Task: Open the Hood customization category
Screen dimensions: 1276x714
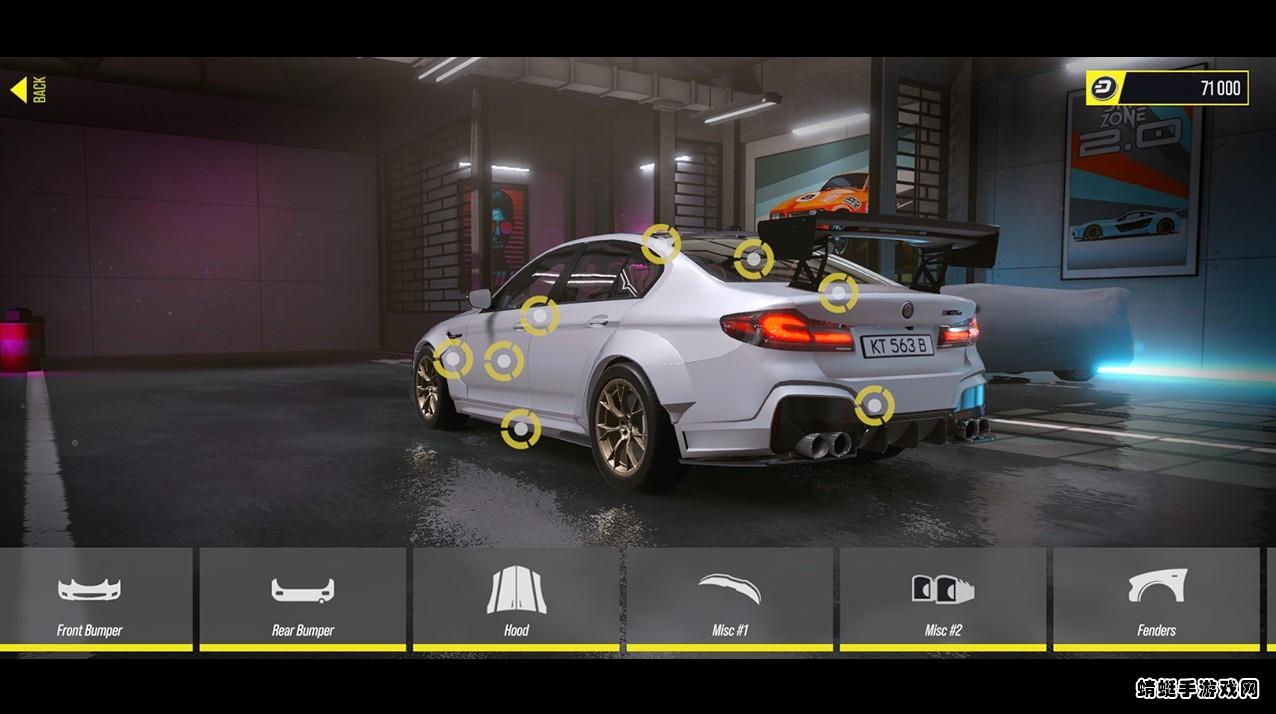Action: point(516,599)
